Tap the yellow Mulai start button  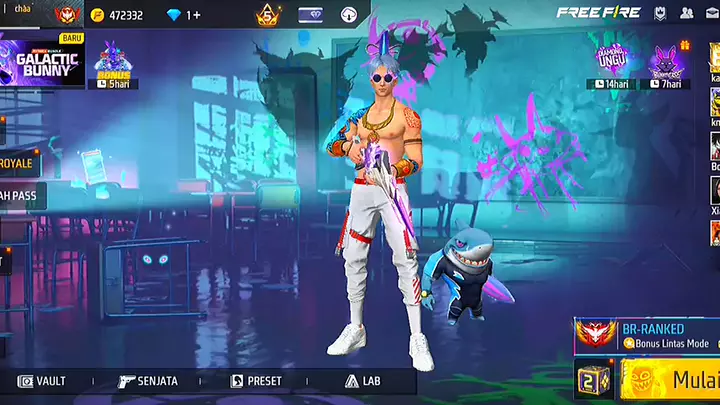pyautogui.click(x=673, y=380)
